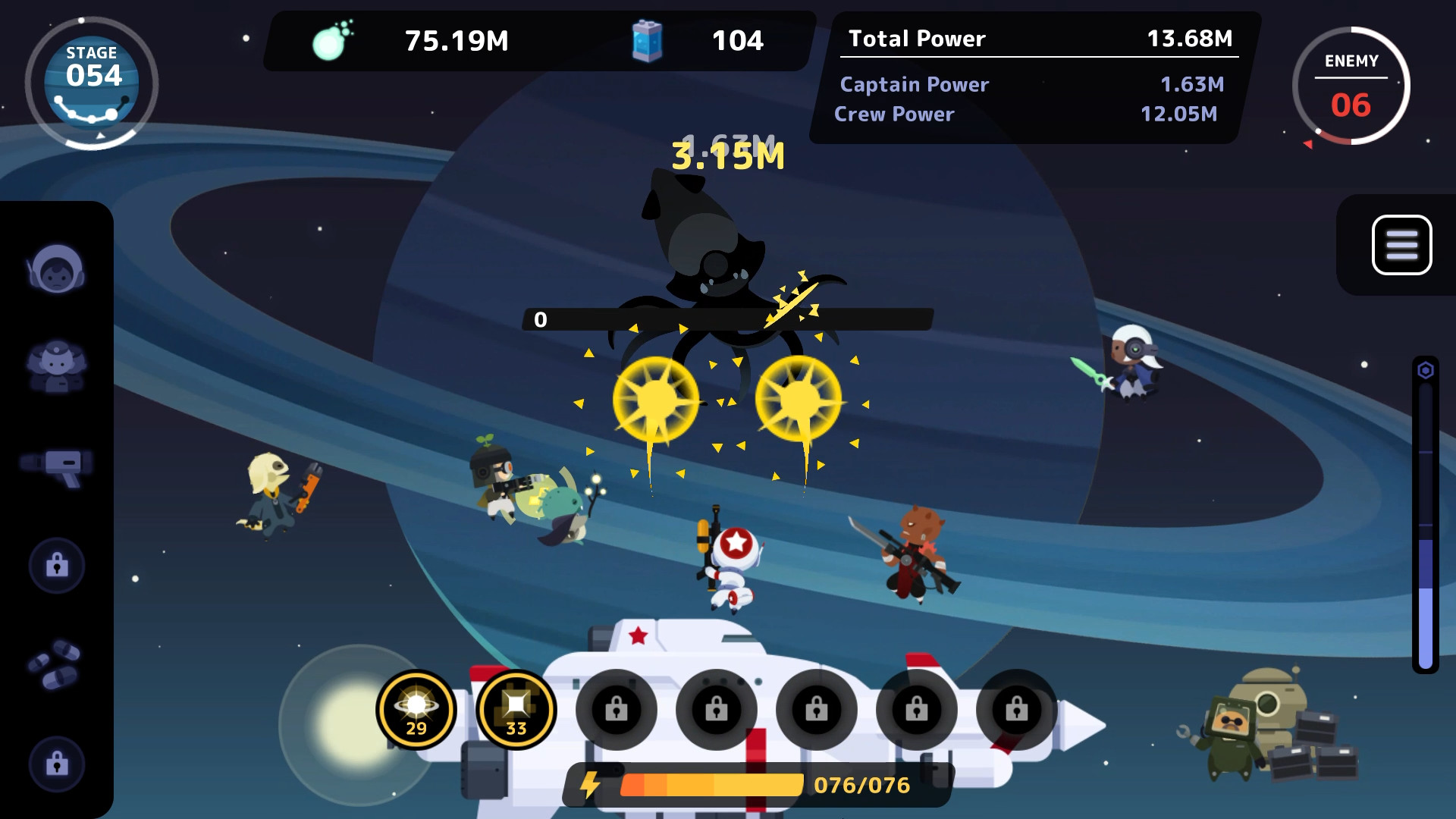Unlock the first locked ship skill slot
Image resolution: width=1456 pixels, height=819 pixels.
pos(616,709)
